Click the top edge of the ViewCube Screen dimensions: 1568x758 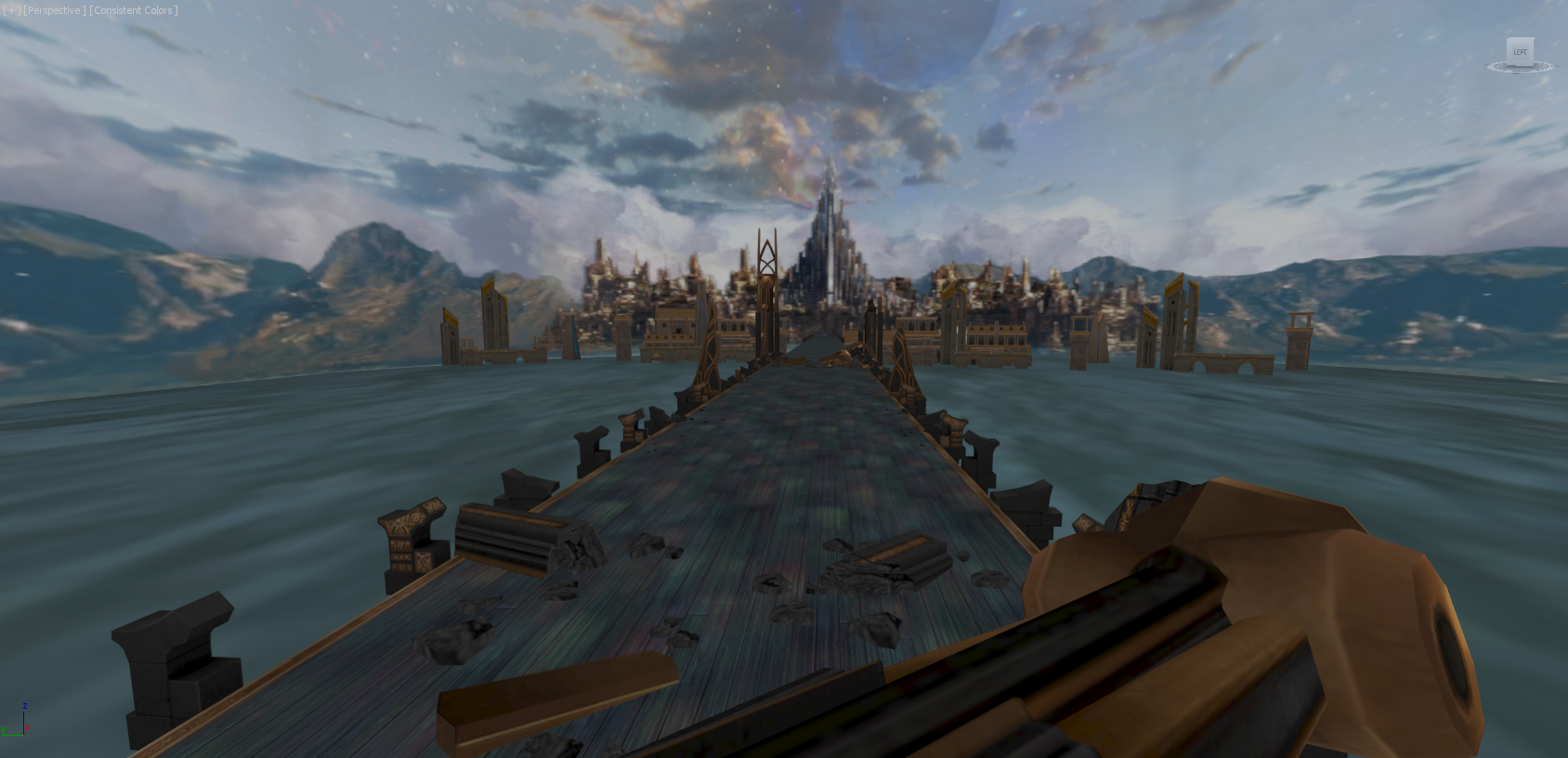(x=1521, y=38)
